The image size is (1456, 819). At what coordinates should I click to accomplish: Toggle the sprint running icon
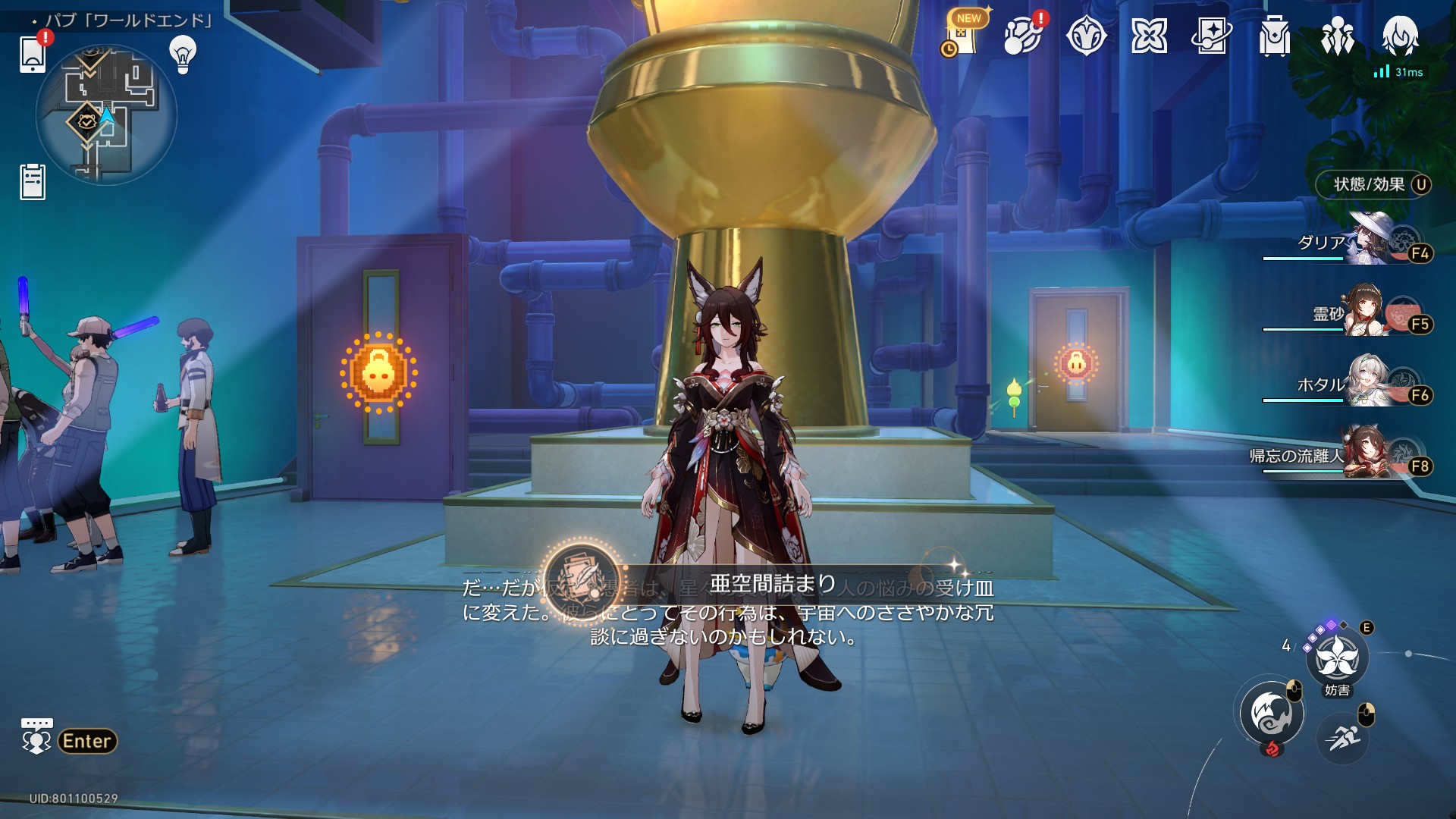pyautogui.click(x=1343, y=737)
